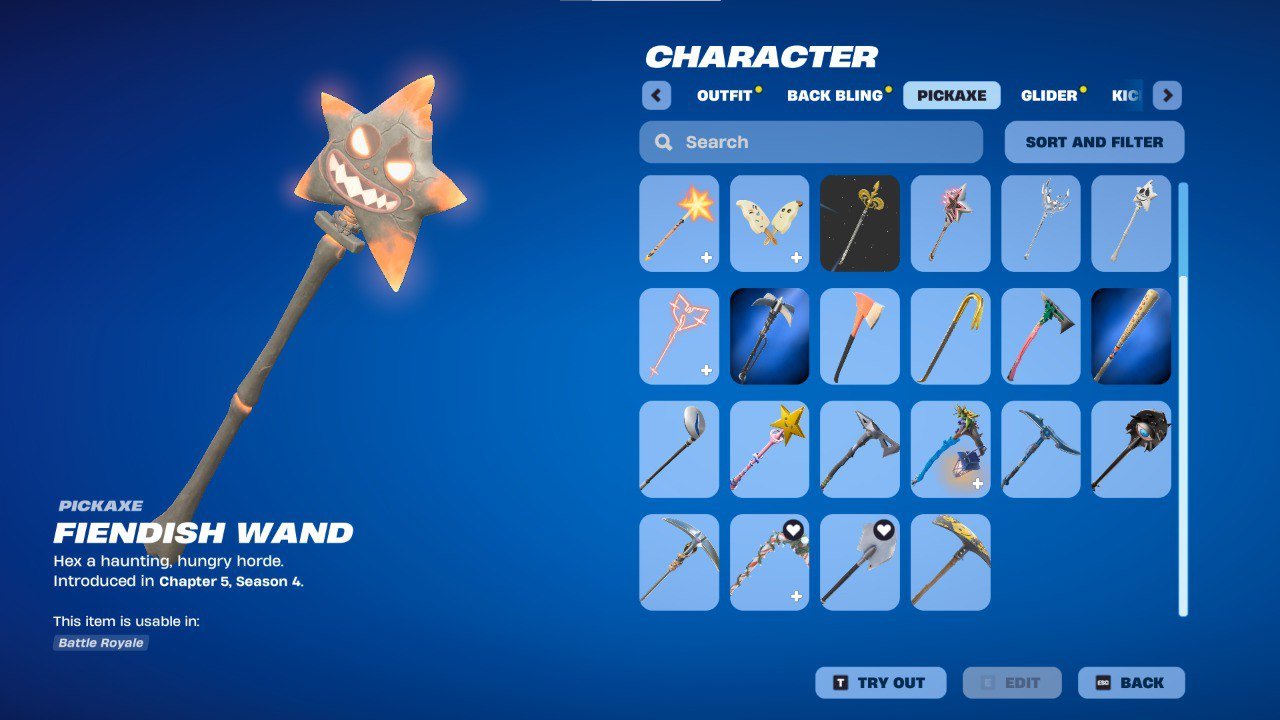Click the search magnifier icon
The height and width of the screenshot is (720, 1280).
click(662, 142)
